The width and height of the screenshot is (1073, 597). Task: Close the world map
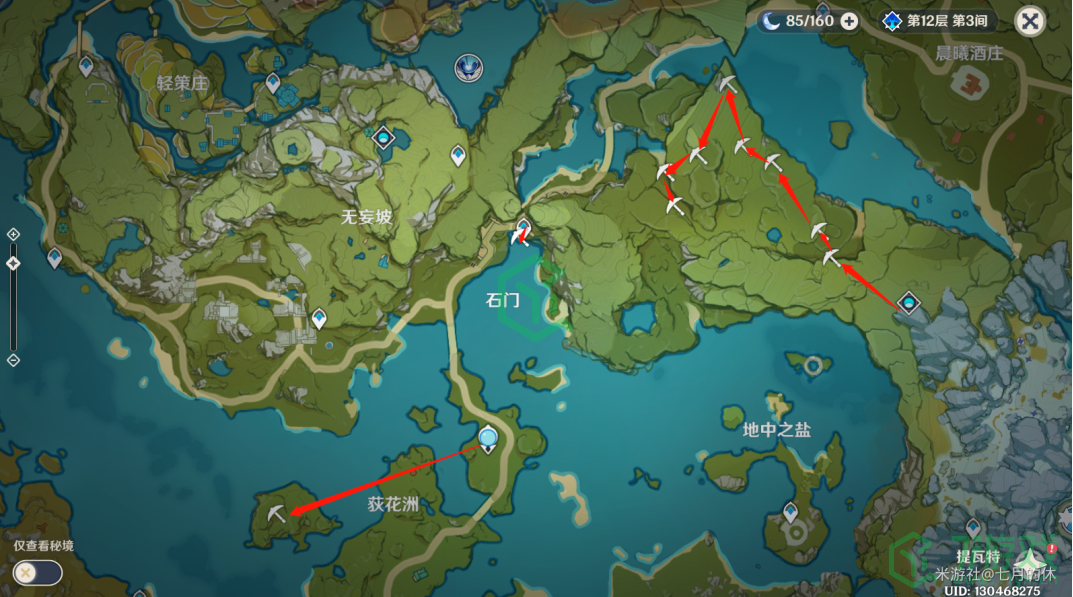1030,21
